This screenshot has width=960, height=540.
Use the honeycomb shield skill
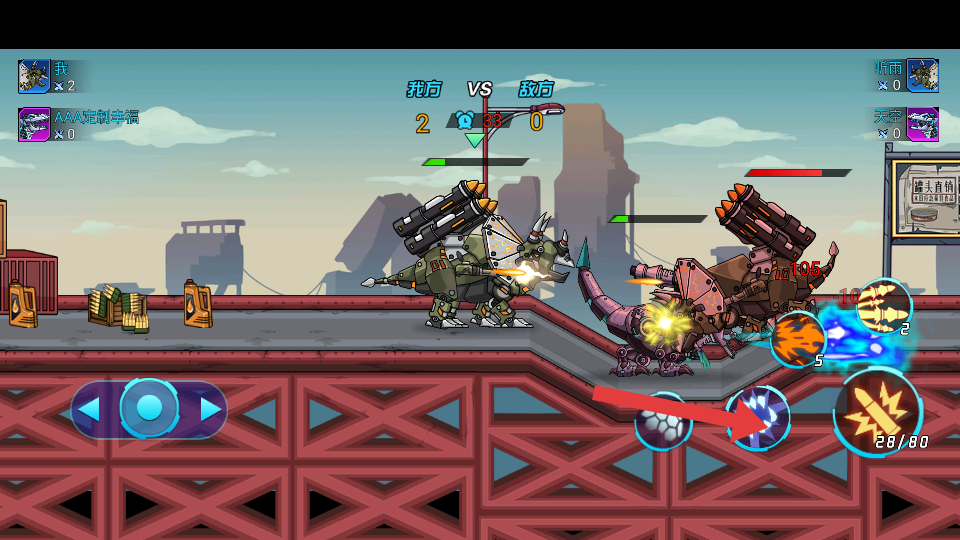(x=663, y=421)
